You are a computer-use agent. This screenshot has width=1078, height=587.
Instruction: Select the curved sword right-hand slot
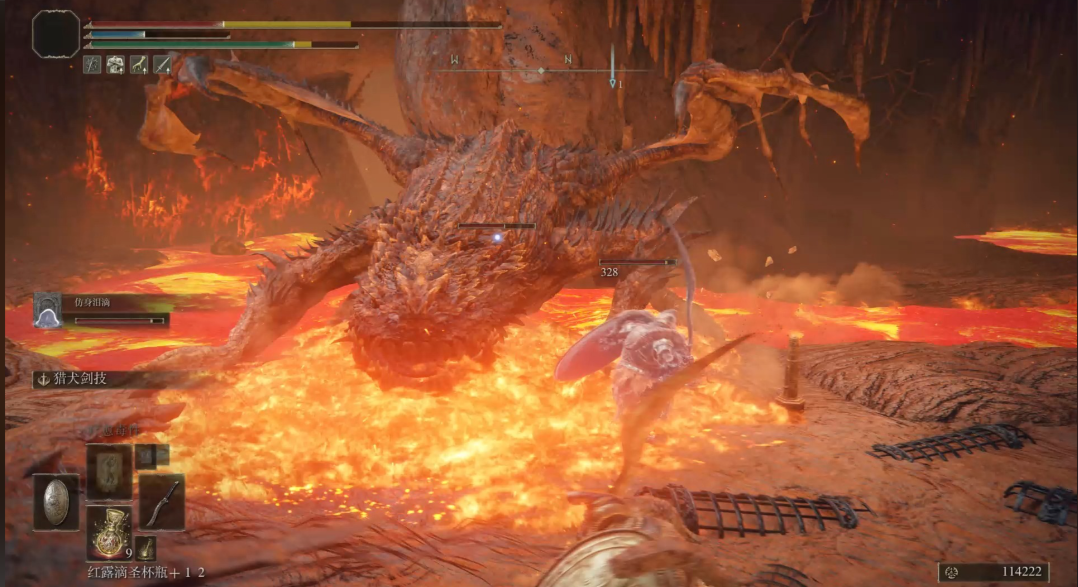(x=161, y=501)
